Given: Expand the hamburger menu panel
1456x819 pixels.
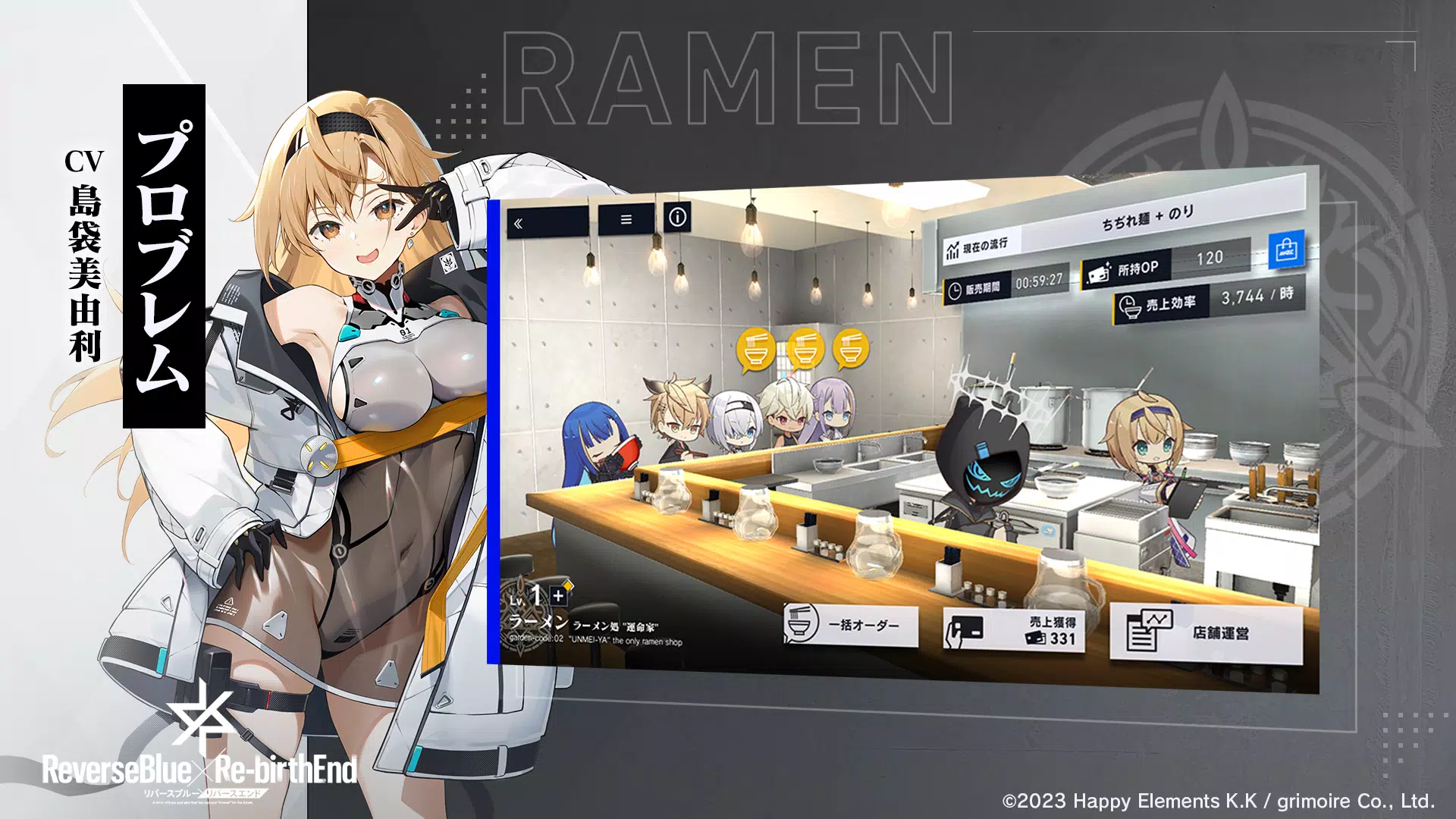Looking at the screenshot, I should point(625,219).
